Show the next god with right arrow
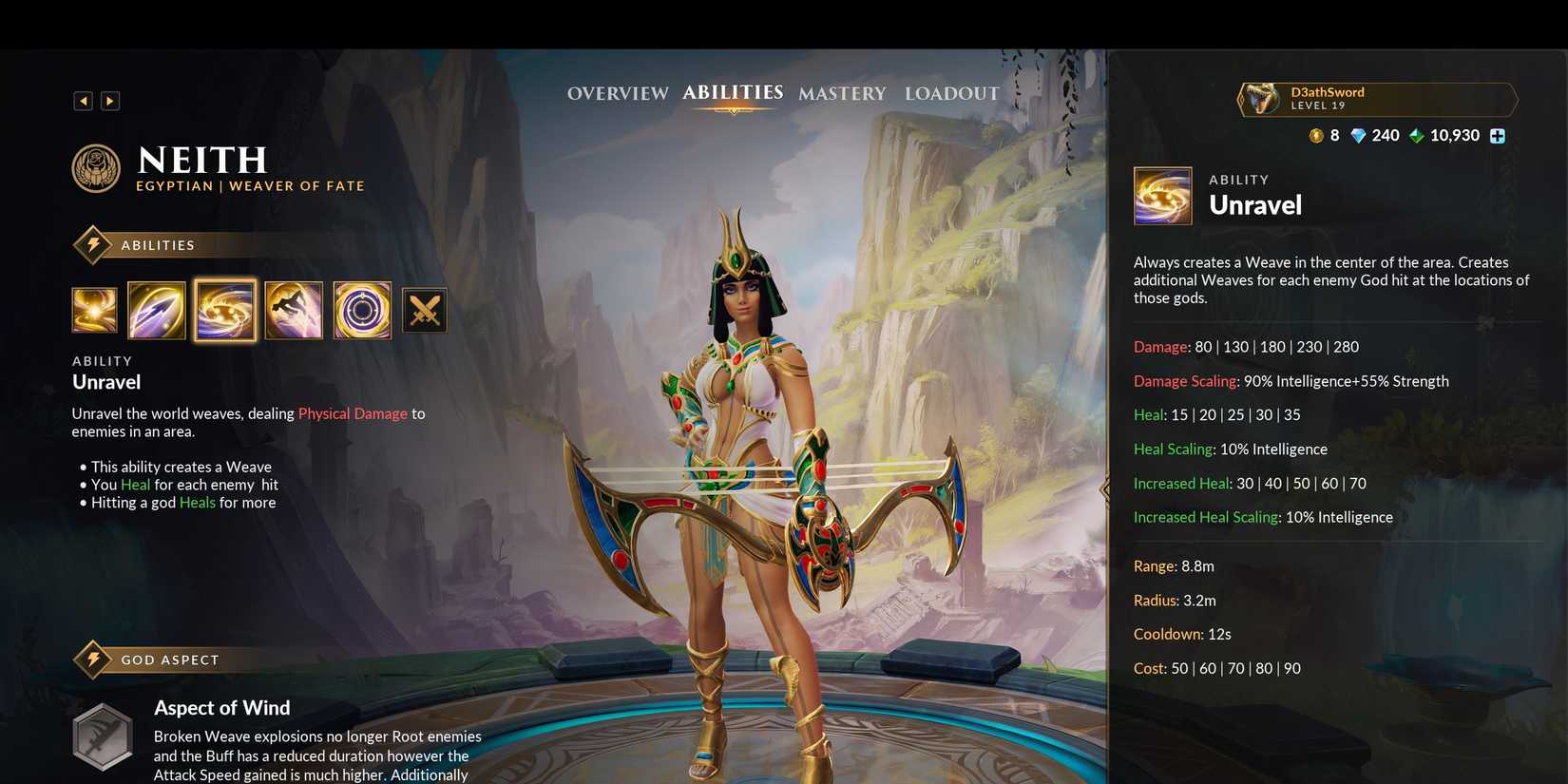Screen dimensions: 1568x784 coord(110,101)
